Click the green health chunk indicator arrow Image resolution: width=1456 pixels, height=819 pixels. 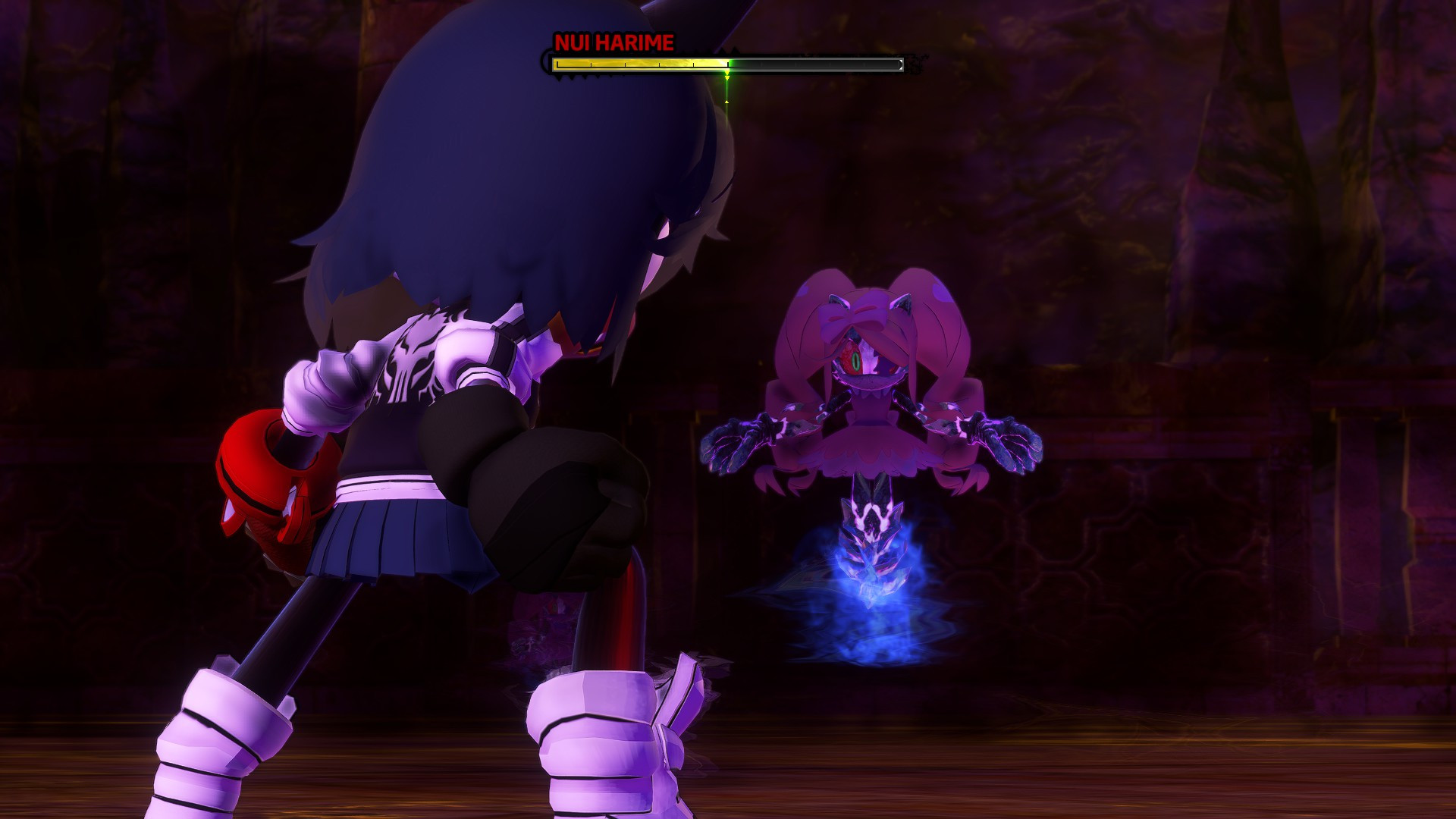click(726, 76)
